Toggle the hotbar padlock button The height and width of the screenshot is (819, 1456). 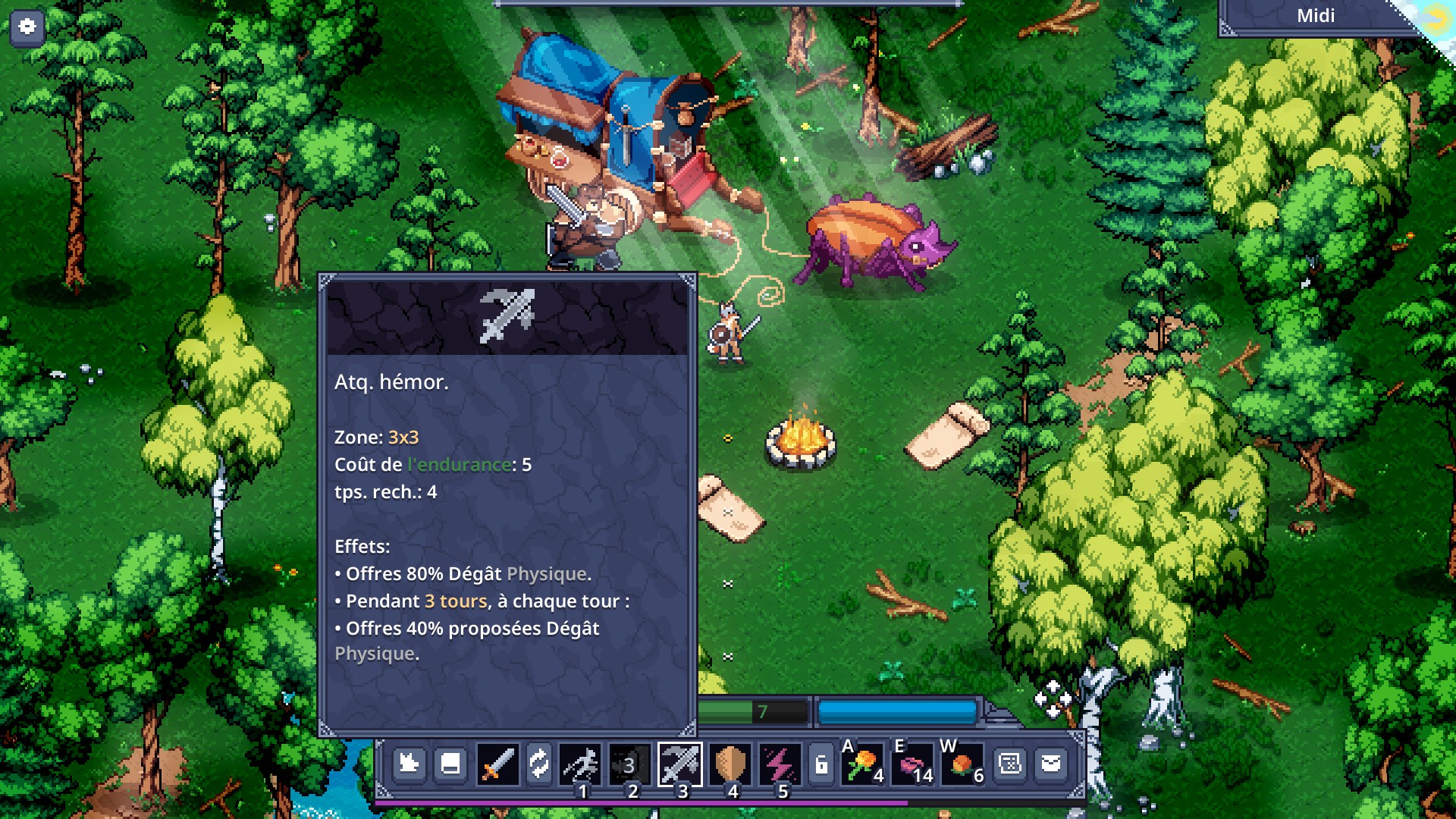821,764
